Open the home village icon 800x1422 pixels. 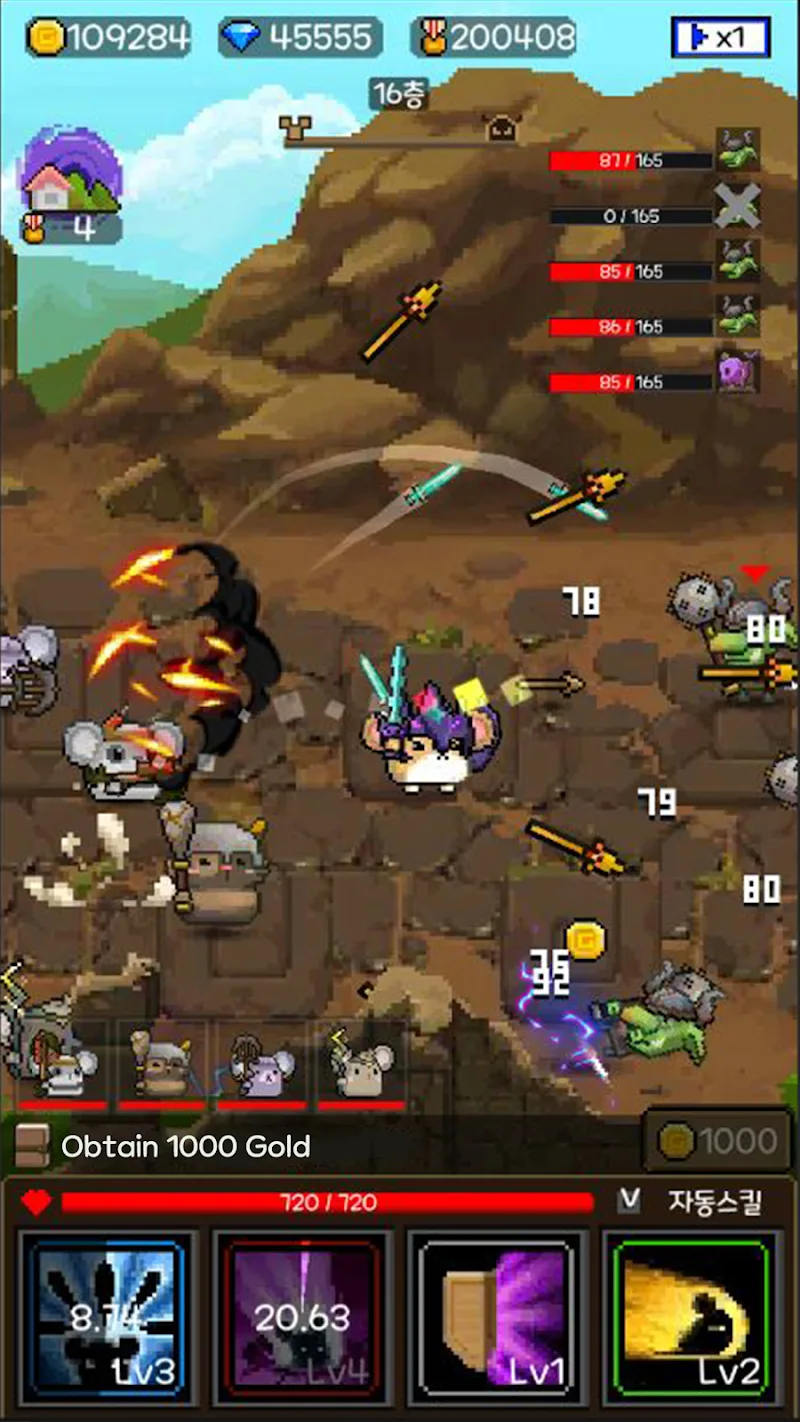[x=72, y=177]
